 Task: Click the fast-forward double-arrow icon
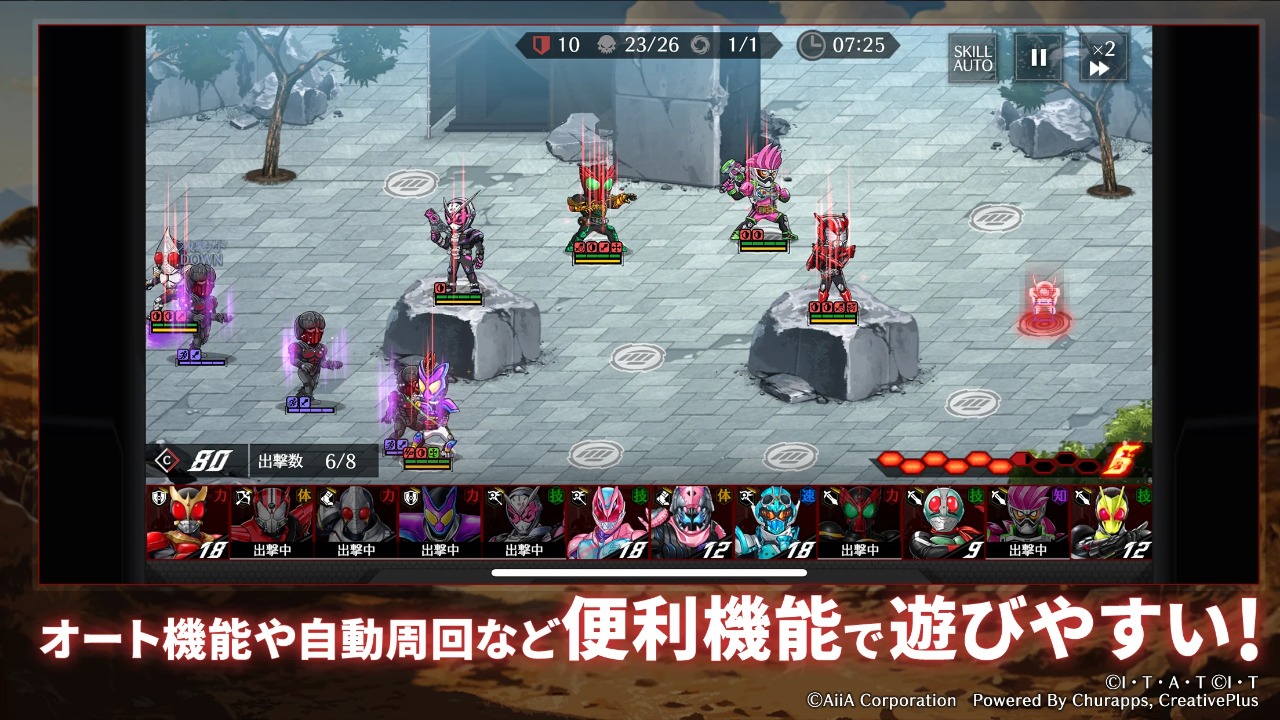point(1098,68)
